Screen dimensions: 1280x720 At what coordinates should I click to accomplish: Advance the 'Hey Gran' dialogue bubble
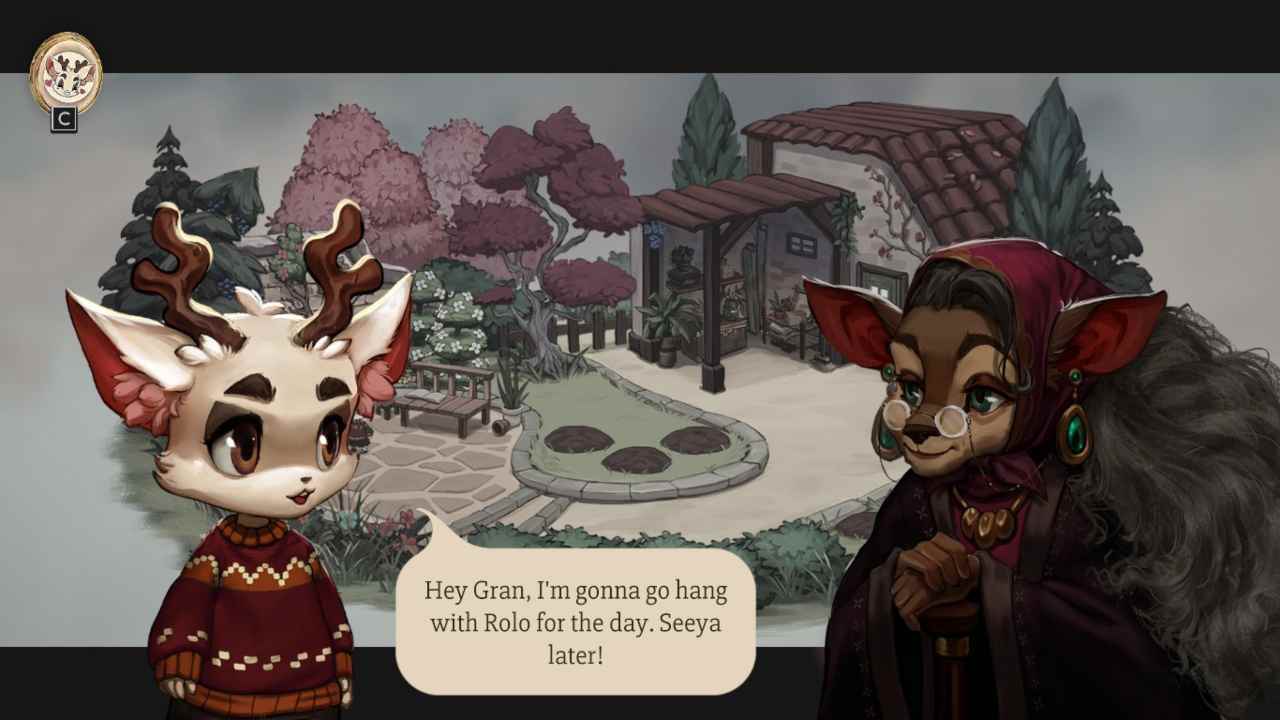click(576, 622)
